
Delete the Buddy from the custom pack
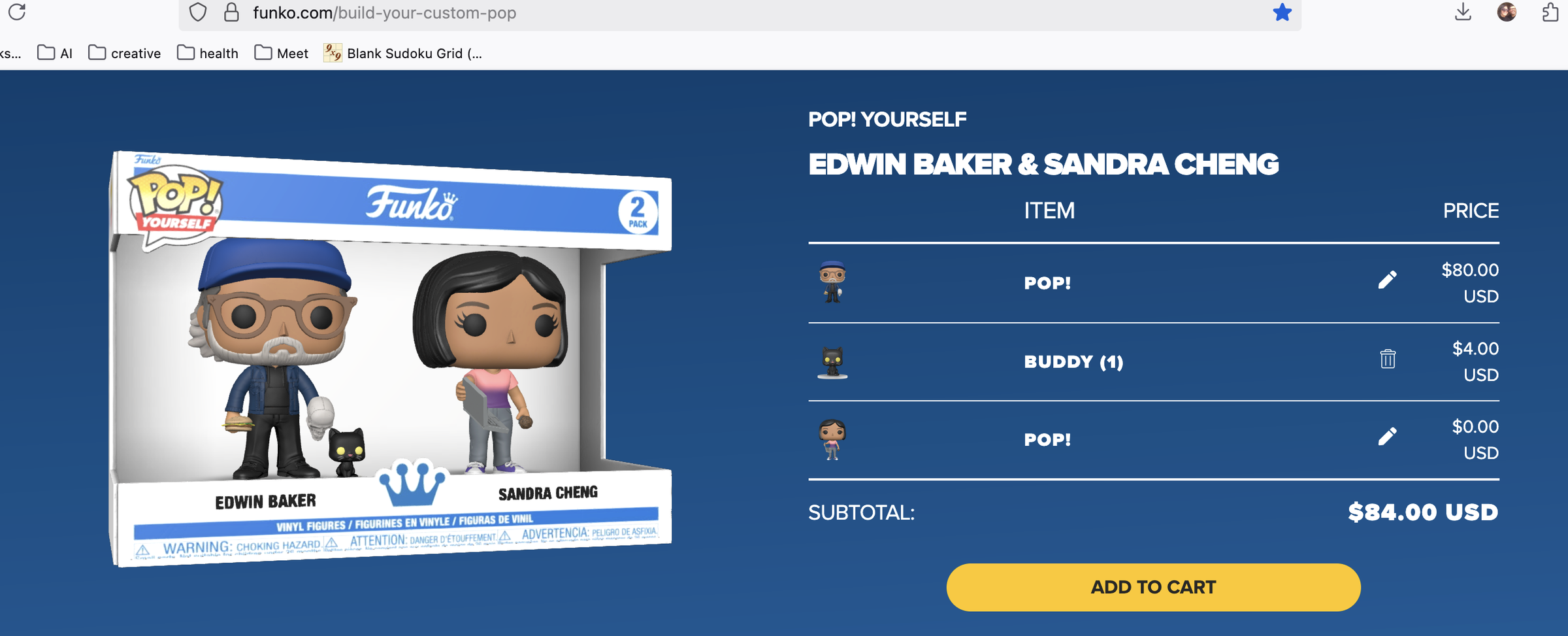coord(1388,358)
